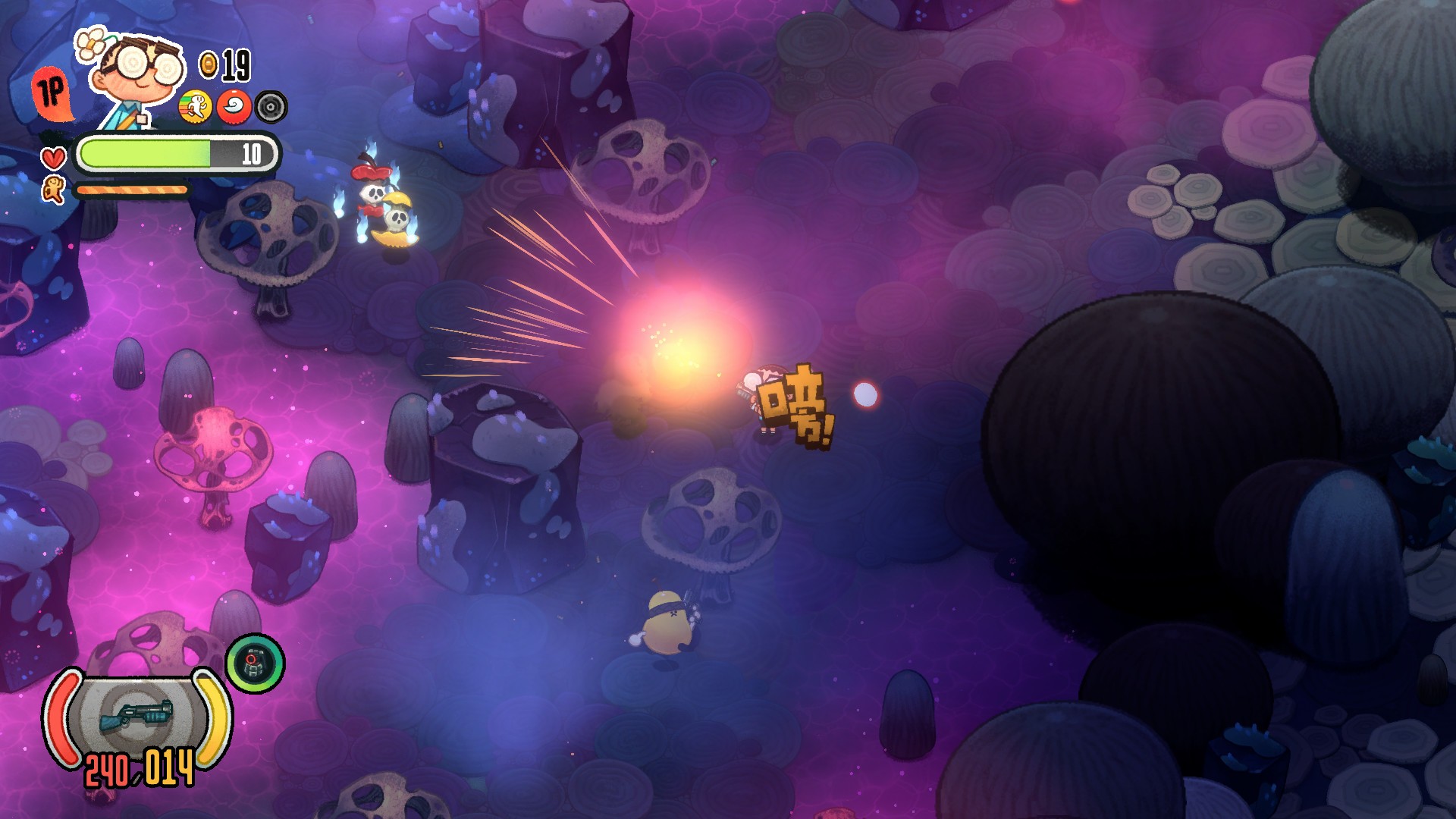This screenshot has width=1456, height=819.
Task: Click the red 1P player badge
Action: [52, 93]
